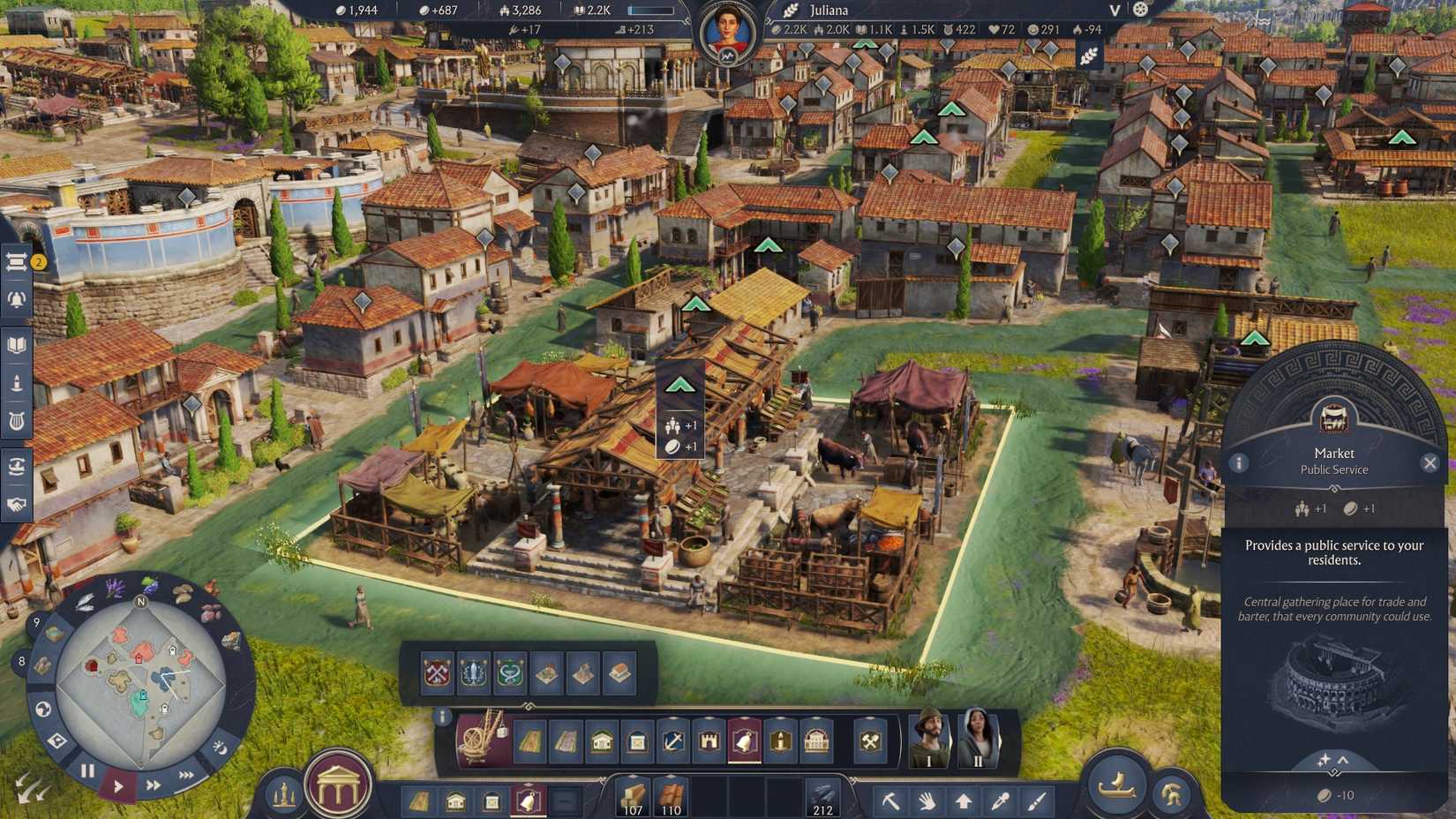
Task: Pause the game simulation
Action: click(x=87, y=770)
